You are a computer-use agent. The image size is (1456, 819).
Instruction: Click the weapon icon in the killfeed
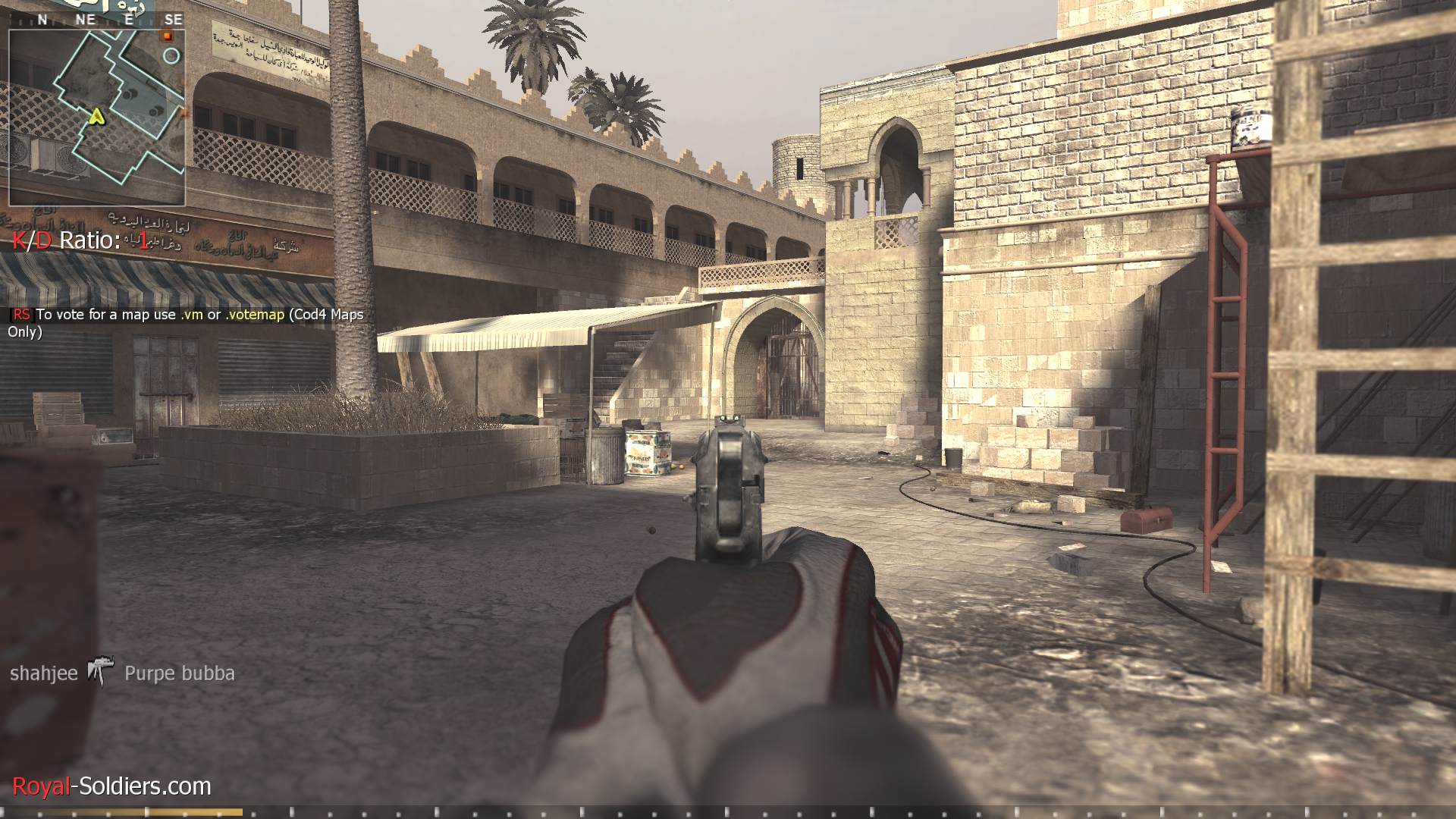[99, 670]
